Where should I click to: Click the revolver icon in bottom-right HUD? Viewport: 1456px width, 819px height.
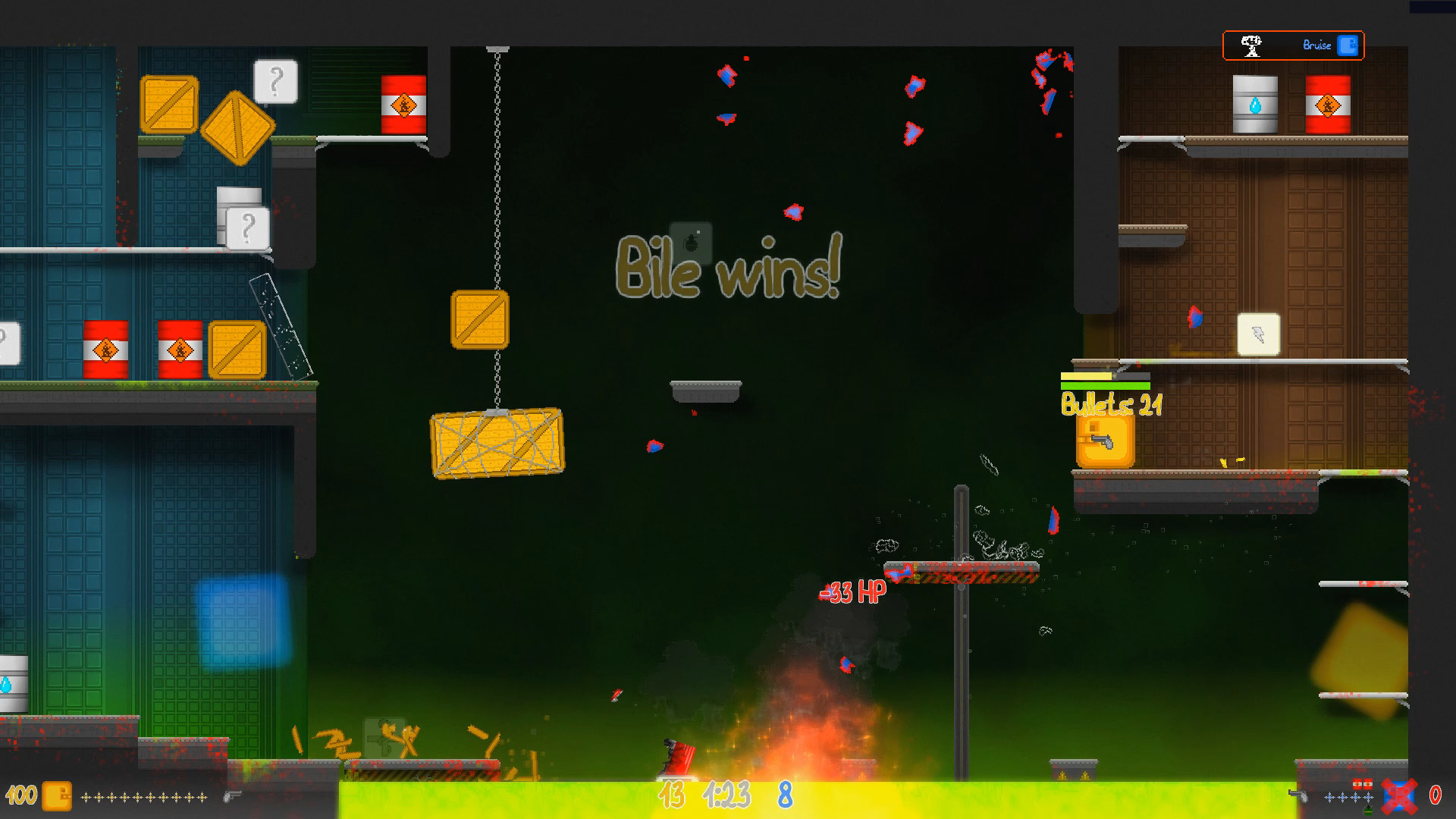tap(1298, 796)
